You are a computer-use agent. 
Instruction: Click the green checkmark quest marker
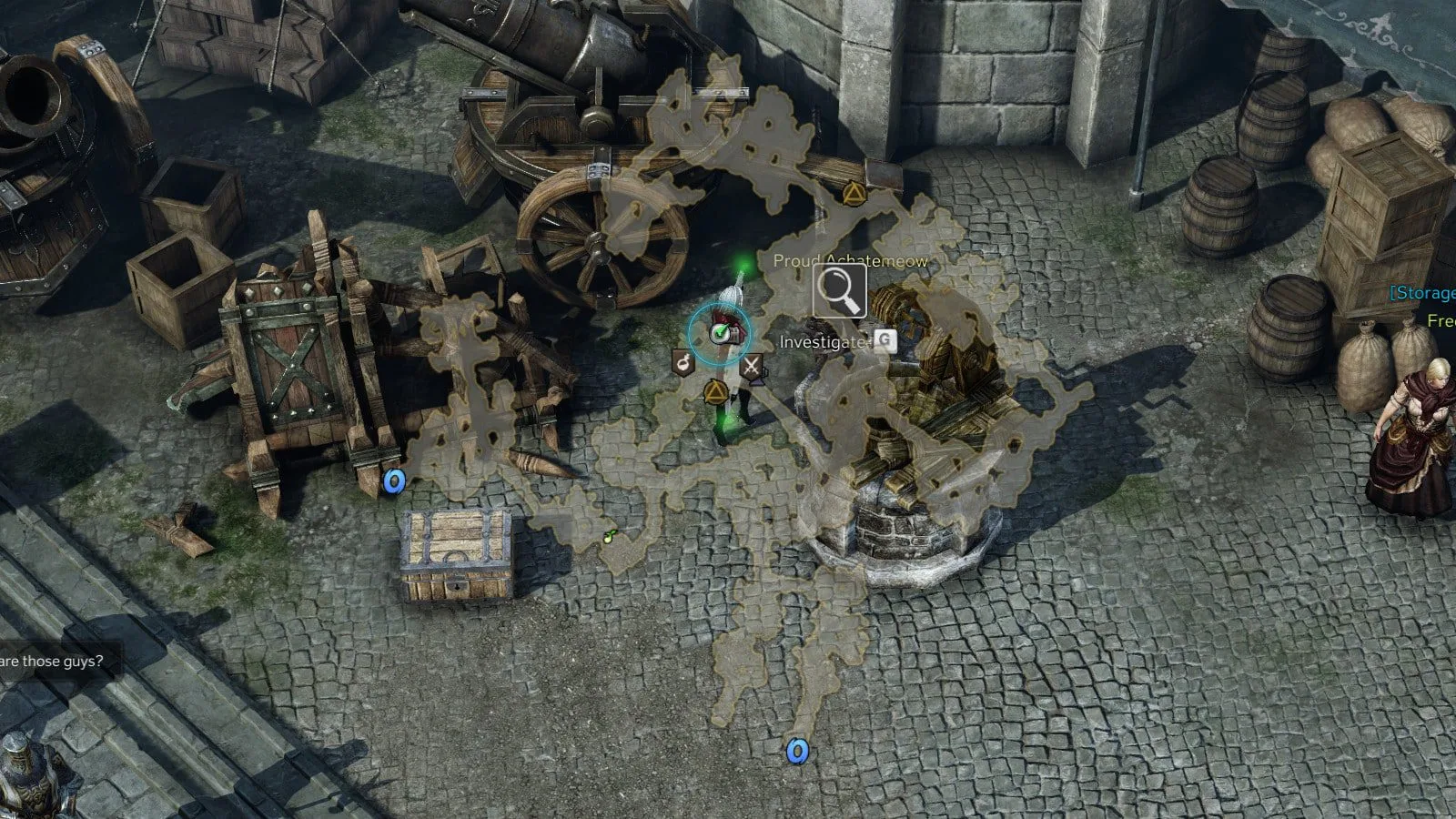721,333
